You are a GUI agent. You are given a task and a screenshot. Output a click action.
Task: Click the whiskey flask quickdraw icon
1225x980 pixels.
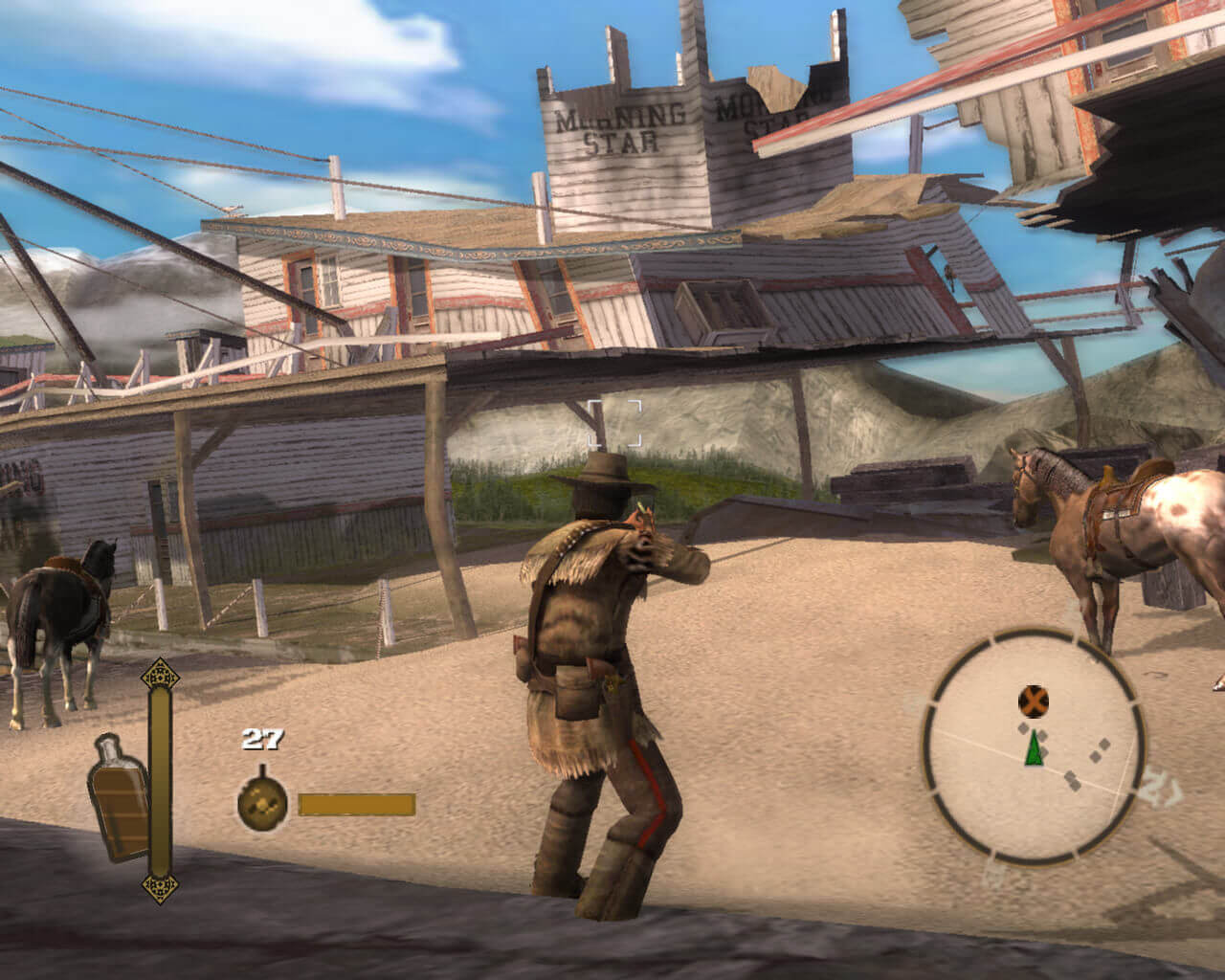tap(119, 797)
